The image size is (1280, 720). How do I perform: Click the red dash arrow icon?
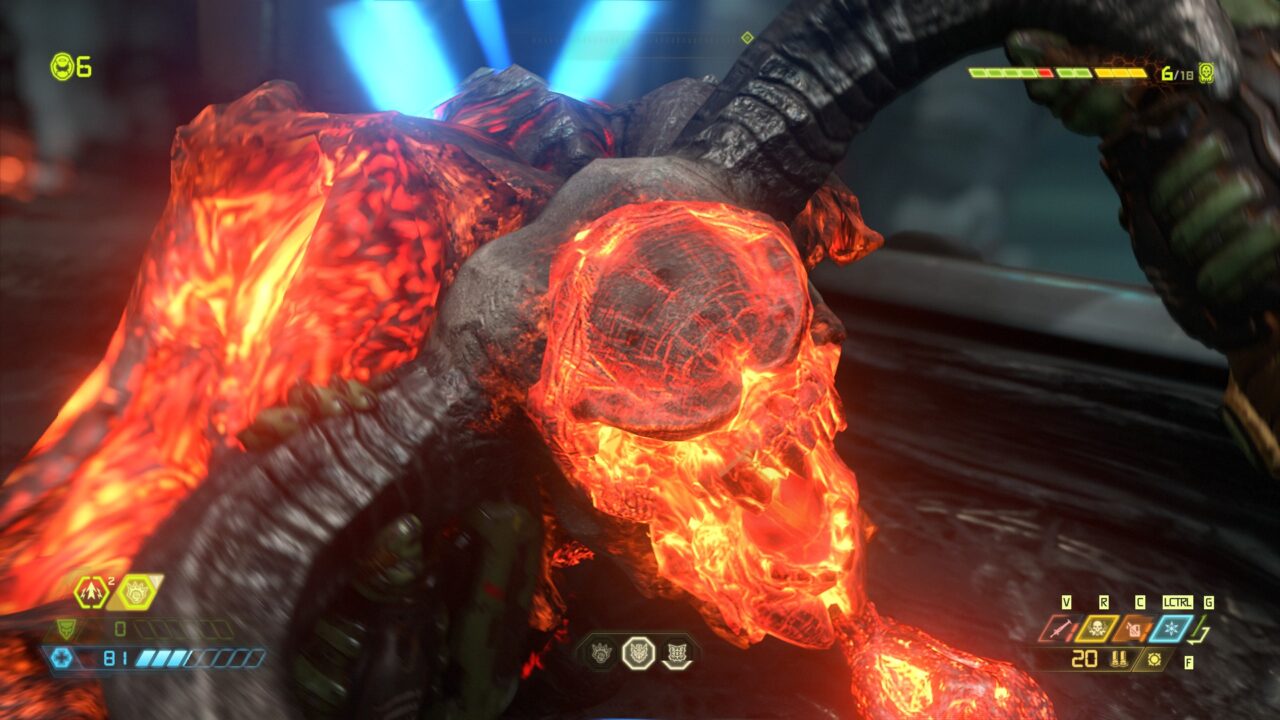91,592
